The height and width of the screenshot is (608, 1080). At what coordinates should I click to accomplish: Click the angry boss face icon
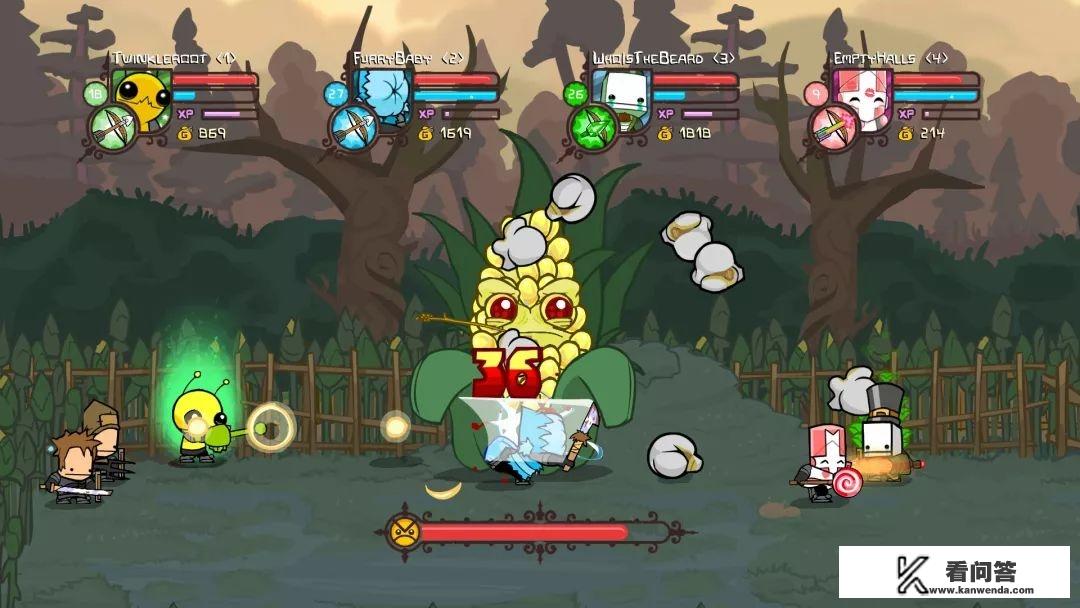404,531
